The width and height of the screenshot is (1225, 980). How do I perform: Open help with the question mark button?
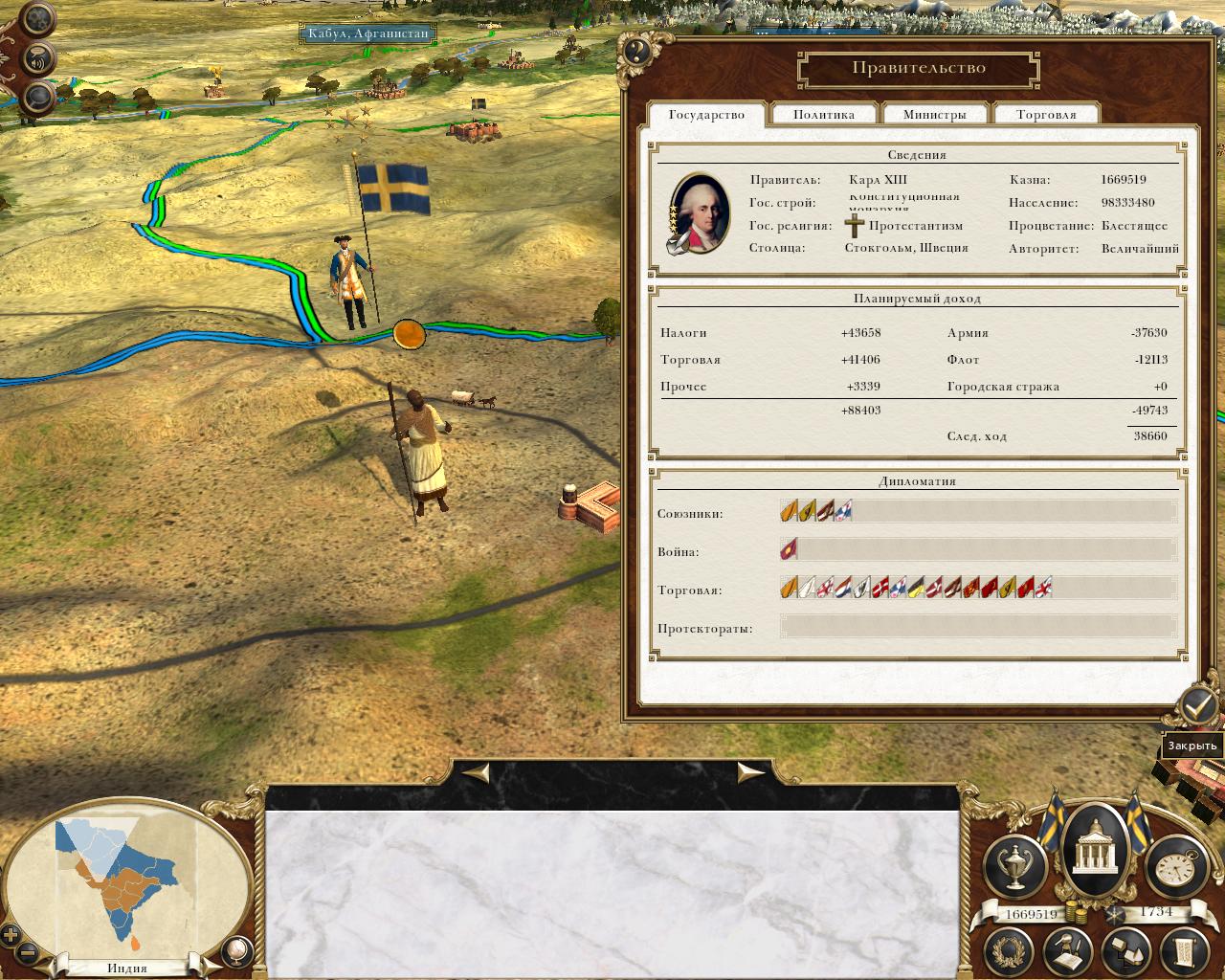coord(636,52)
